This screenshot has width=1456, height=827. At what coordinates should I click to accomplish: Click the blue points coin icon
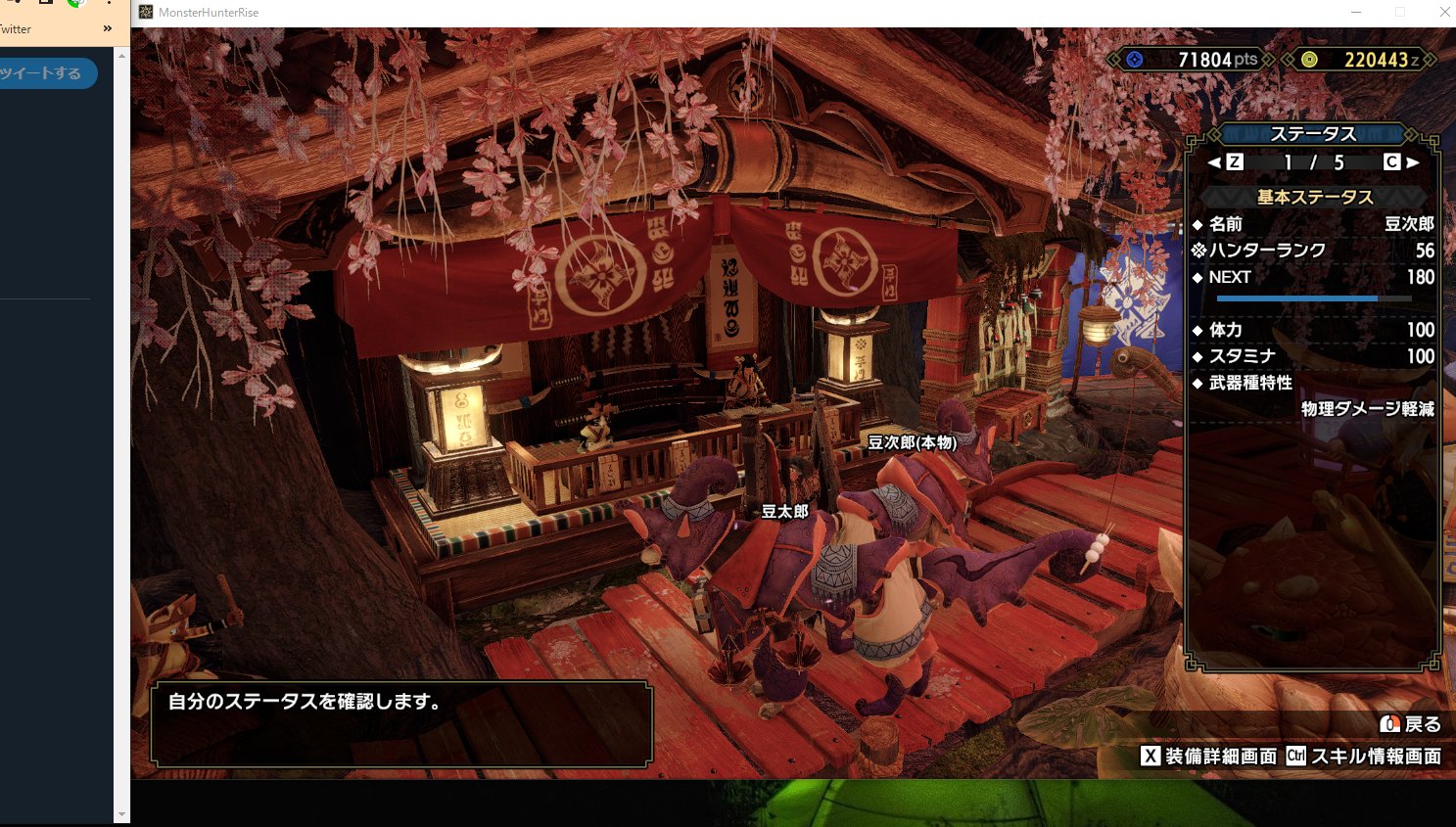pyautogui.click(x=1135, y=59)
